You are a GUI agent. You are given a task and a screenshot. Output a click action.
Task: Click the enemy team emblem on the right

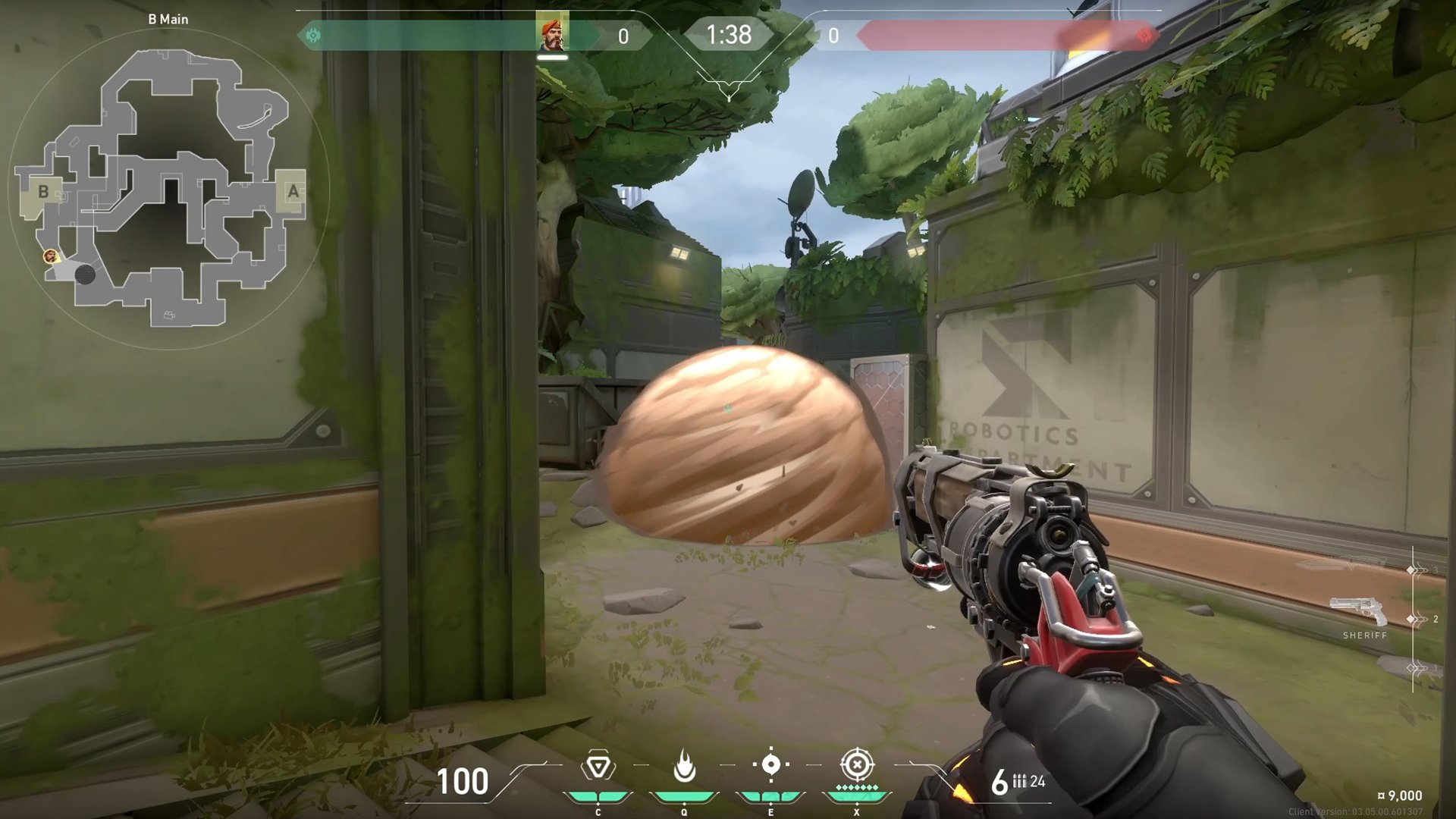click(x=1144, y=34)
